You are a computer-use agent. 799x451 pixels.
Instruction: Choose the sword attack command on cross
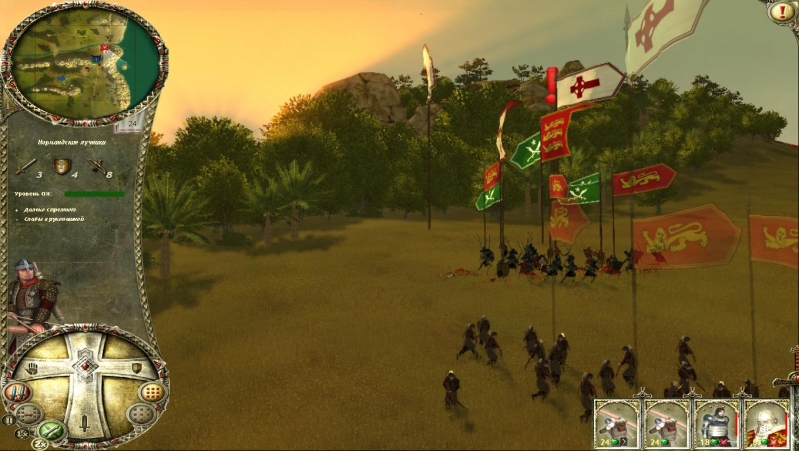pos(86,421)
